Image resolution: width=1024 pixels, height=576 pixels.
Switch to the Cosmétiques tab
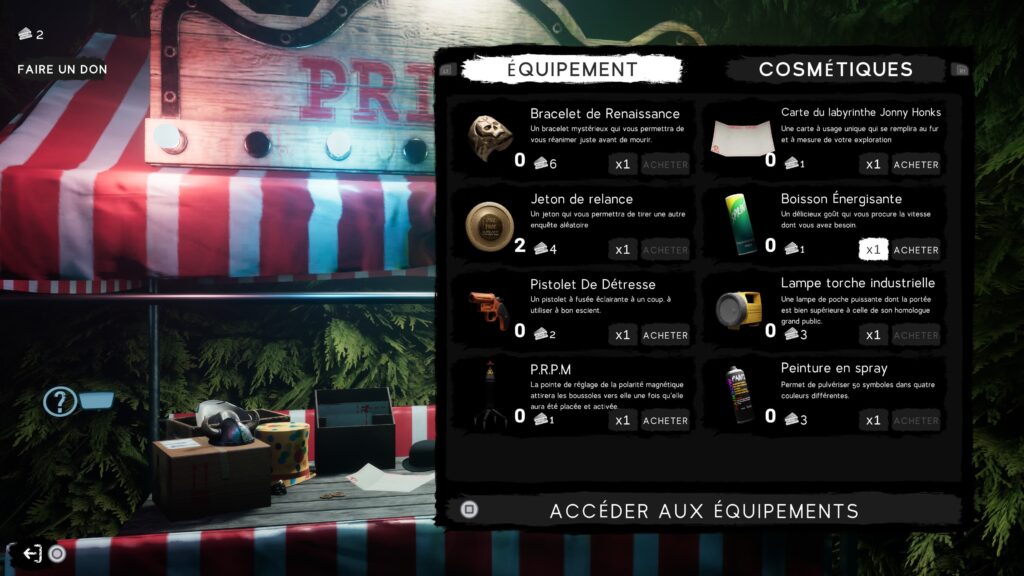[x=835, y=69]
